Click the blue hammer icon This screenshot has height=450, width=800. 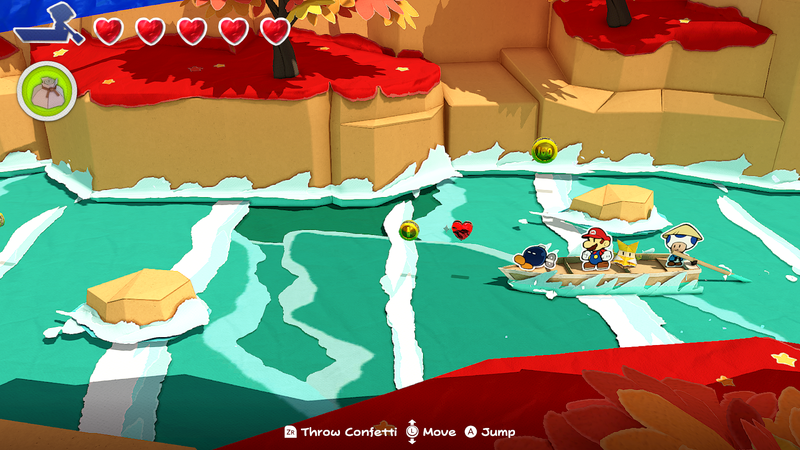pos(50,23)
